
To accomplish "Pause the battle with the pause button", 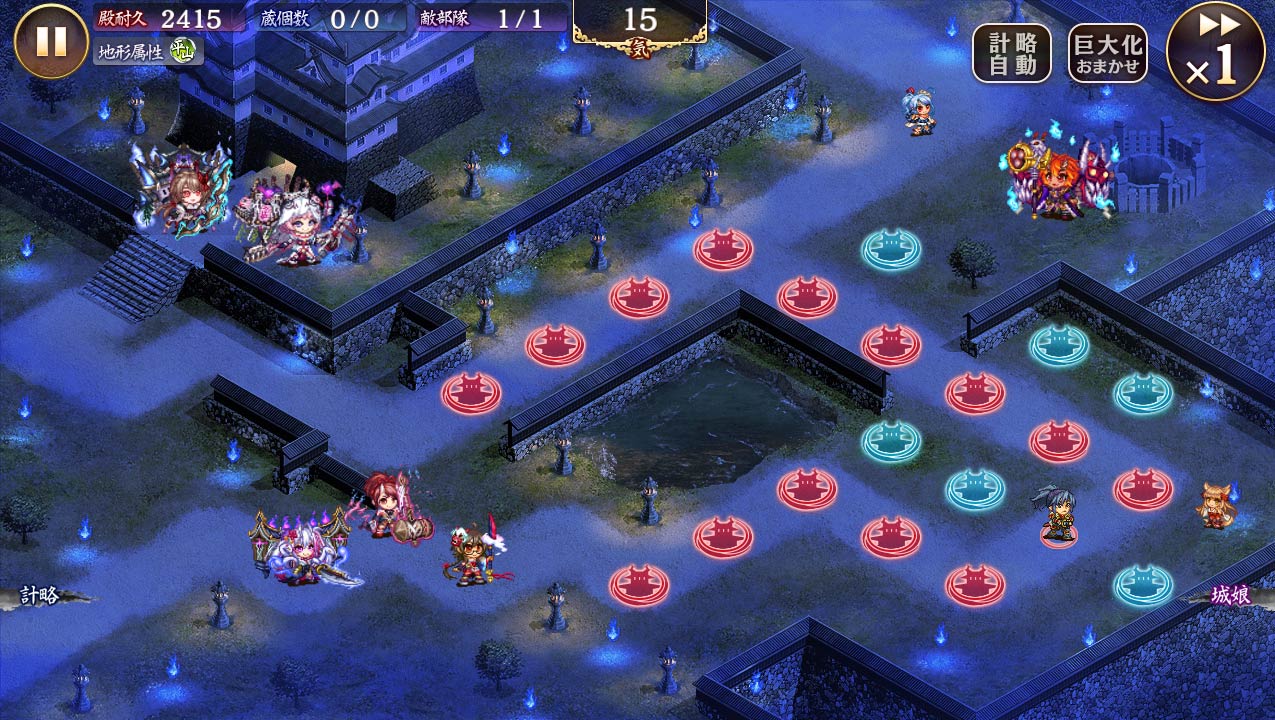I will pyautogui.click(x=51, y=41).
